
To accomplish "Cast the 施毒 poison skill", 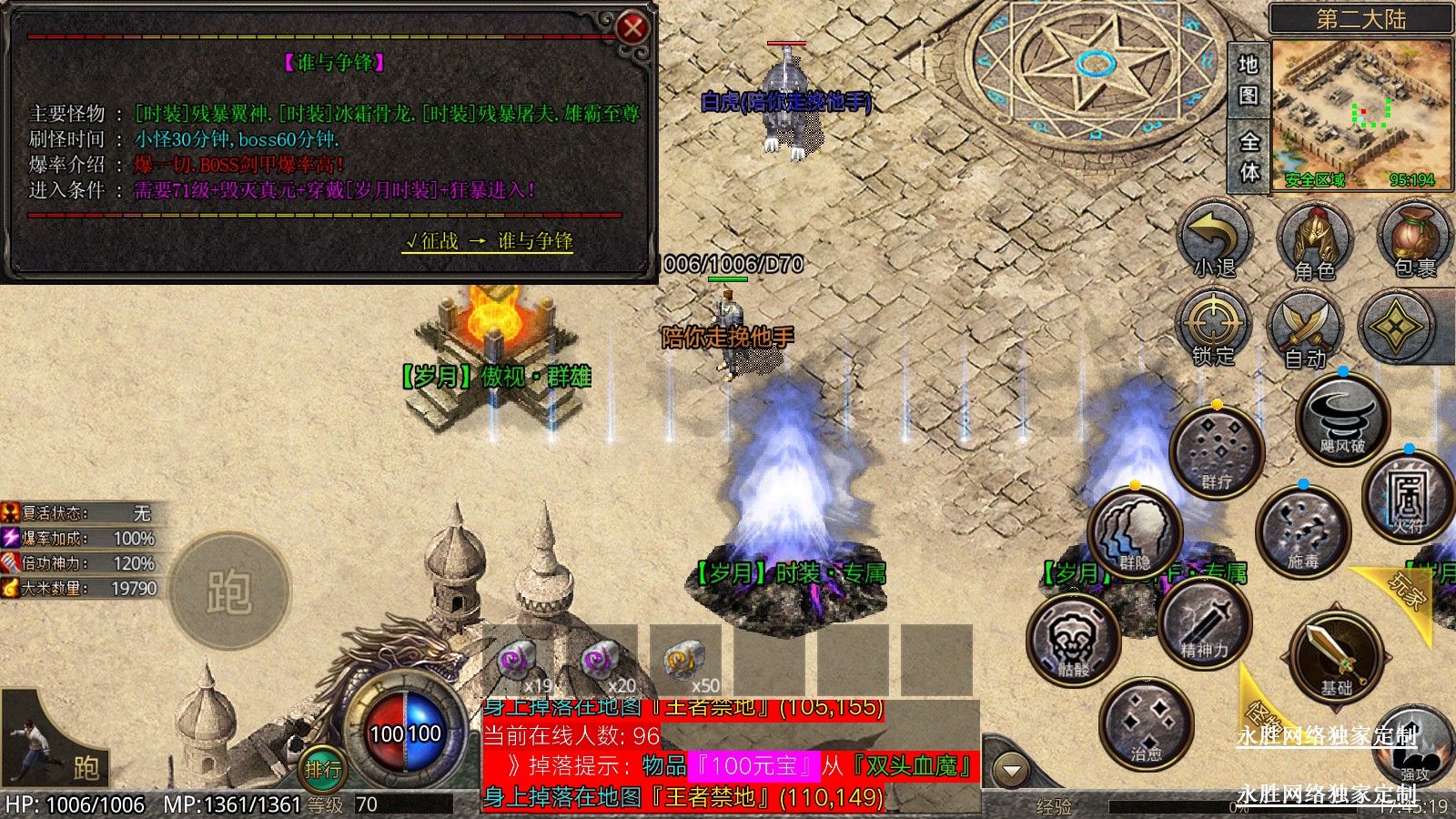I will coord(1302,531).
